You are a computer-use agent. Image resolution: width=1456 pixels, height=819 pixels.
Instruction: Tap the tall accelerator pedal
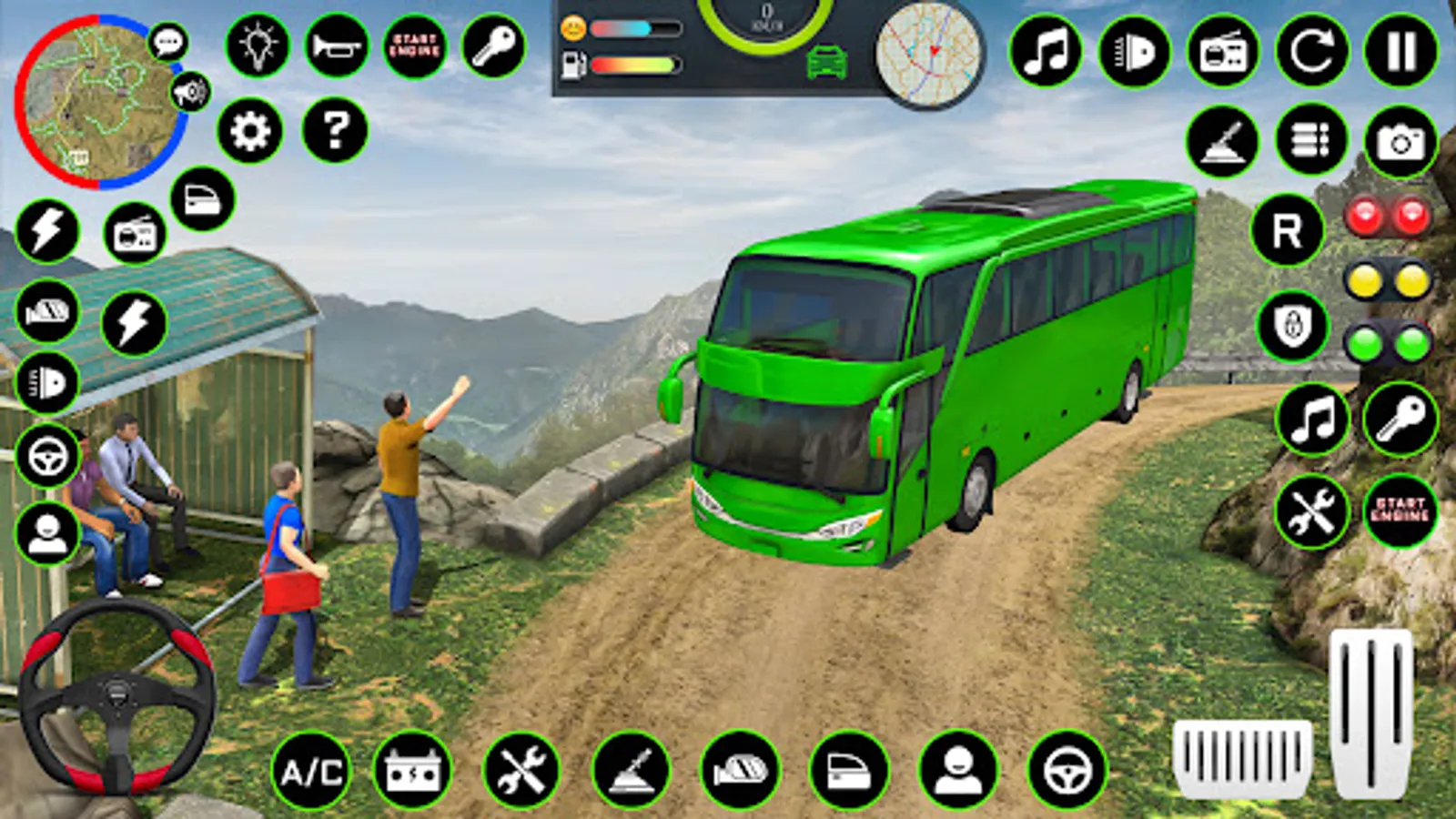click(x=1370, y=712)
